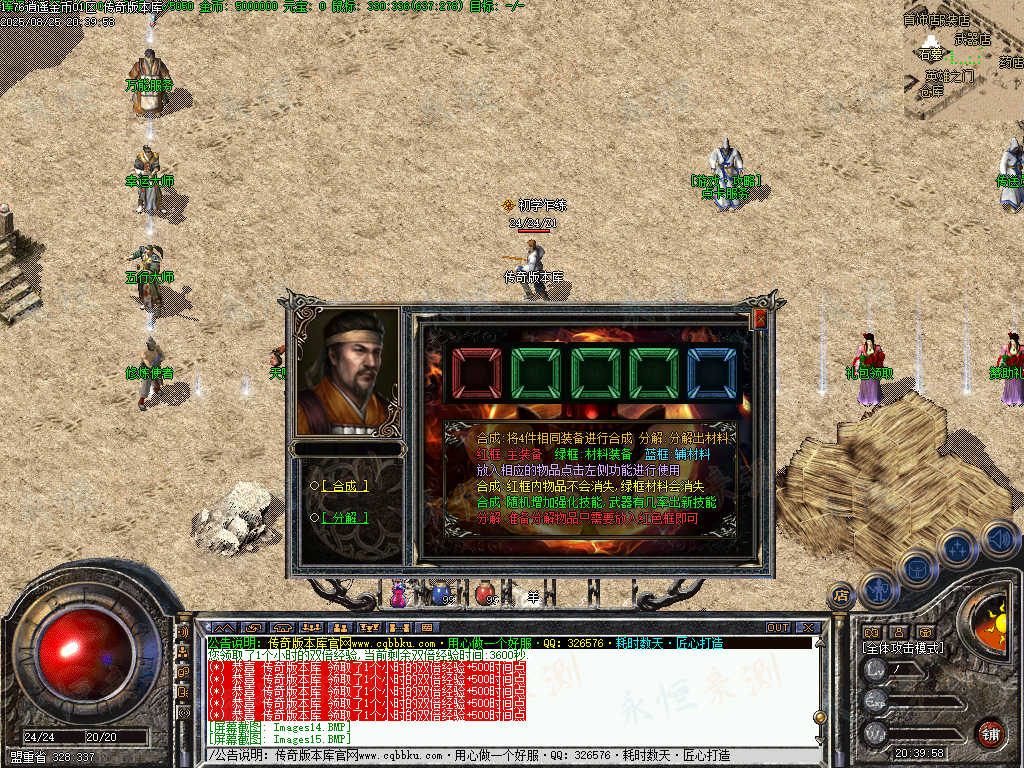Open the Images15.BMP screenshot chat line
This screenshot has height=768, width=1024.
tap(280, 739)
